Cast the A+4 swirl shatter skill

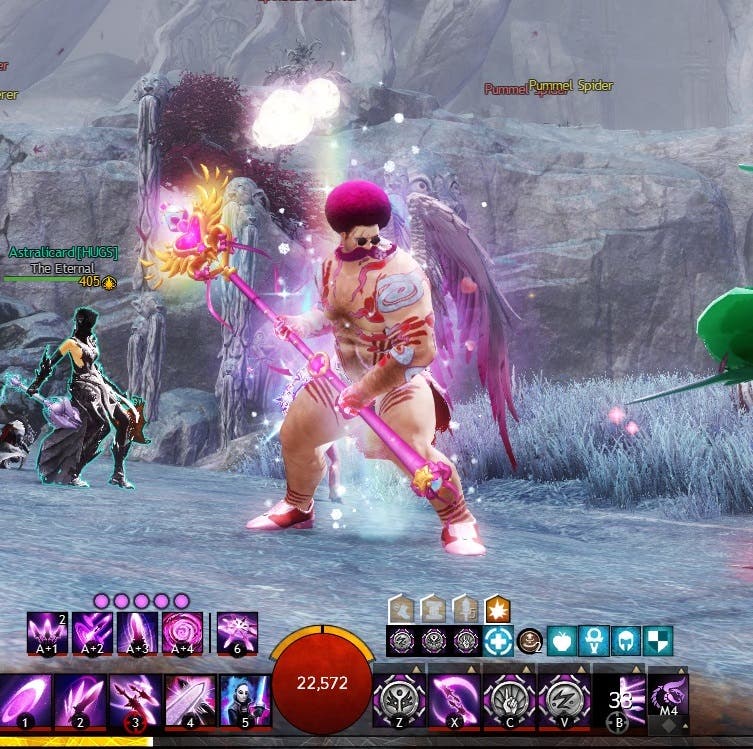pos(182,633)
